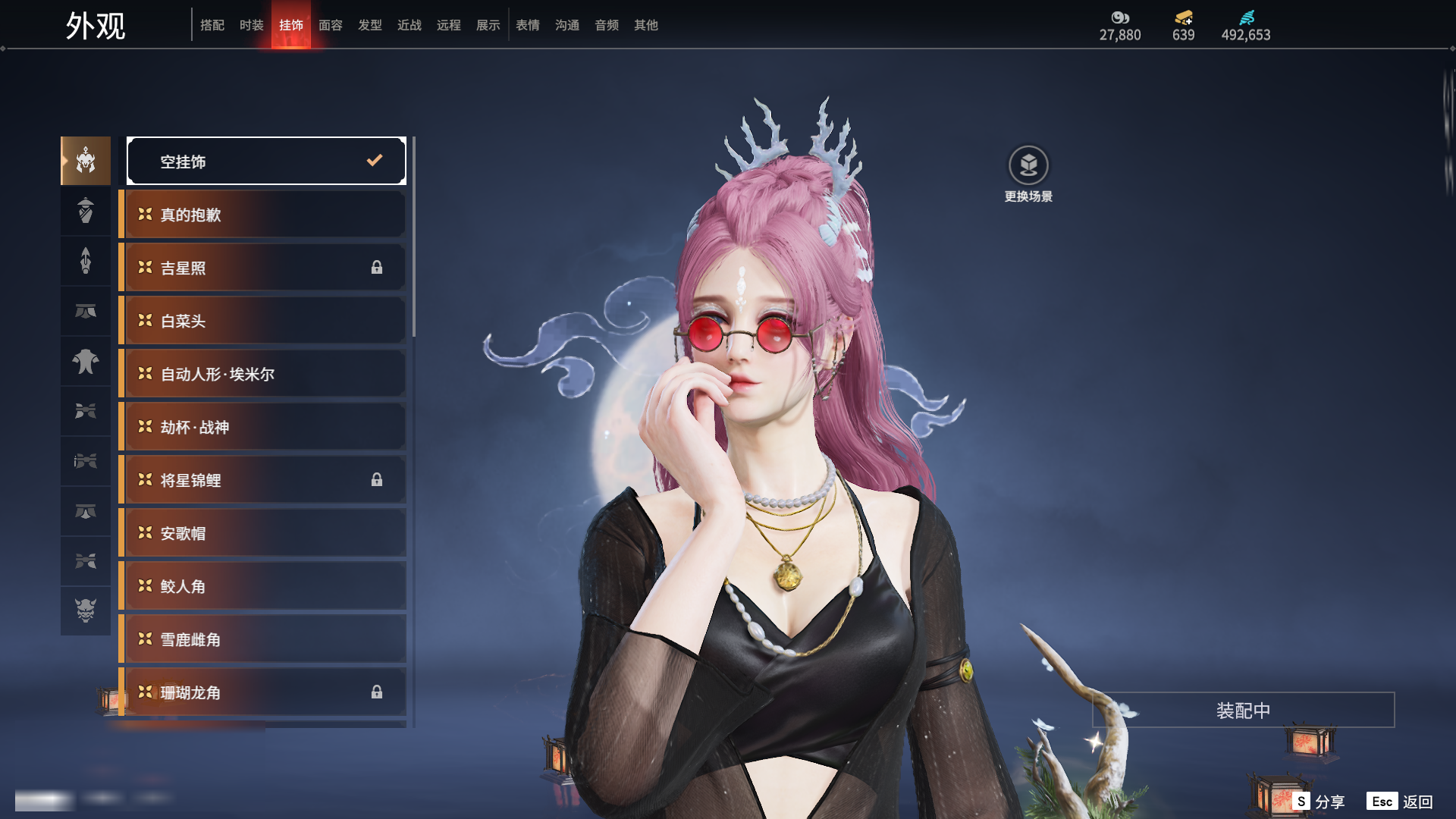The width and height of the screenshot is (1456, 819).
Task: Open the 其他 tab
Action: click(x=646, y=25)
